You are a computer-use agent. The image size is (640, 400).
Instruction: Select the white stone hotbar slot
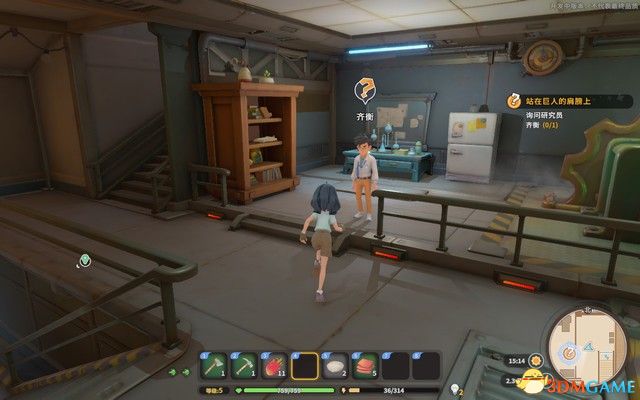(x=335, y=366)
